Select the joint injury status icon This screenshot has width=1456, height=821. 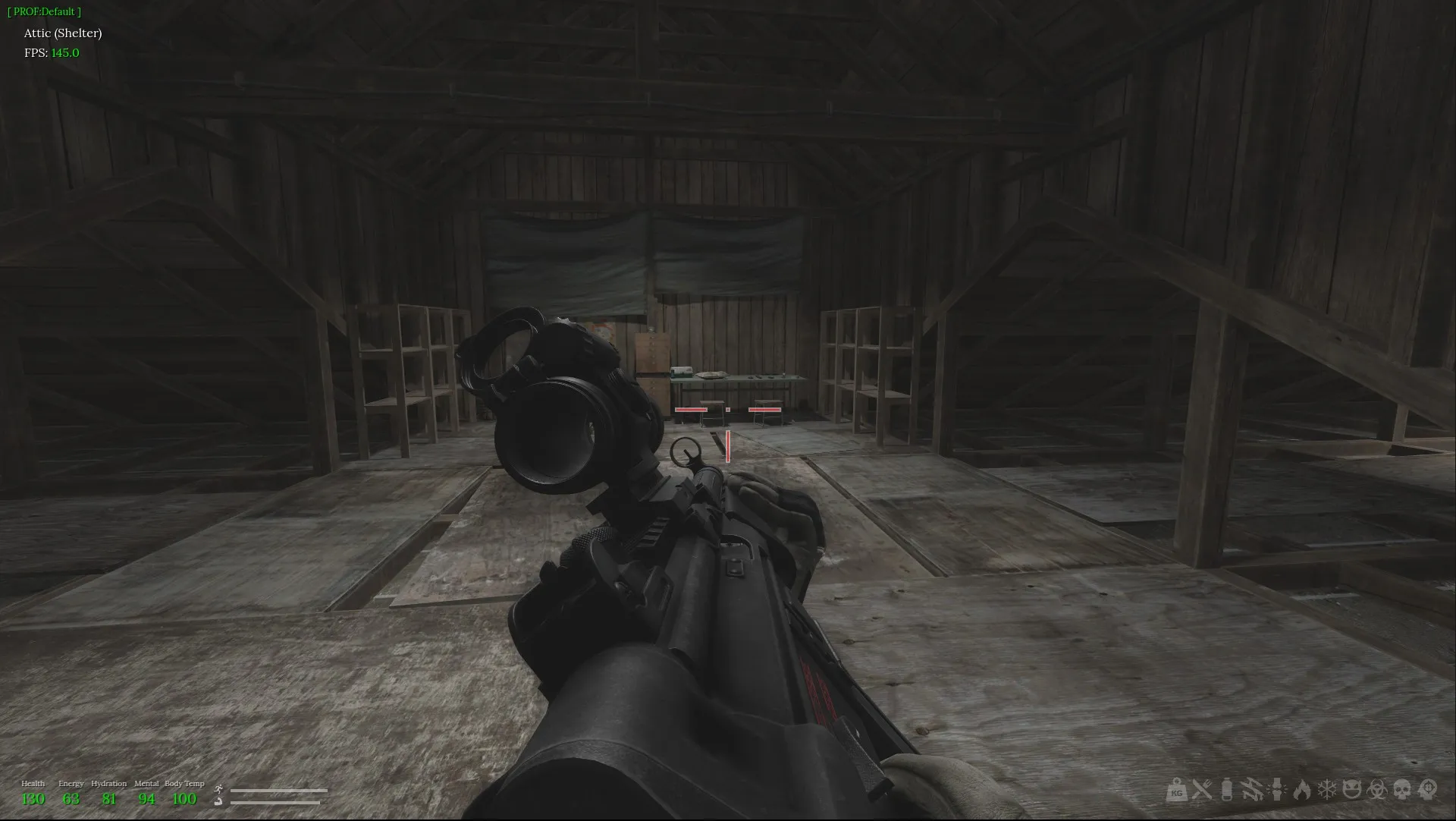(1276, 792)
